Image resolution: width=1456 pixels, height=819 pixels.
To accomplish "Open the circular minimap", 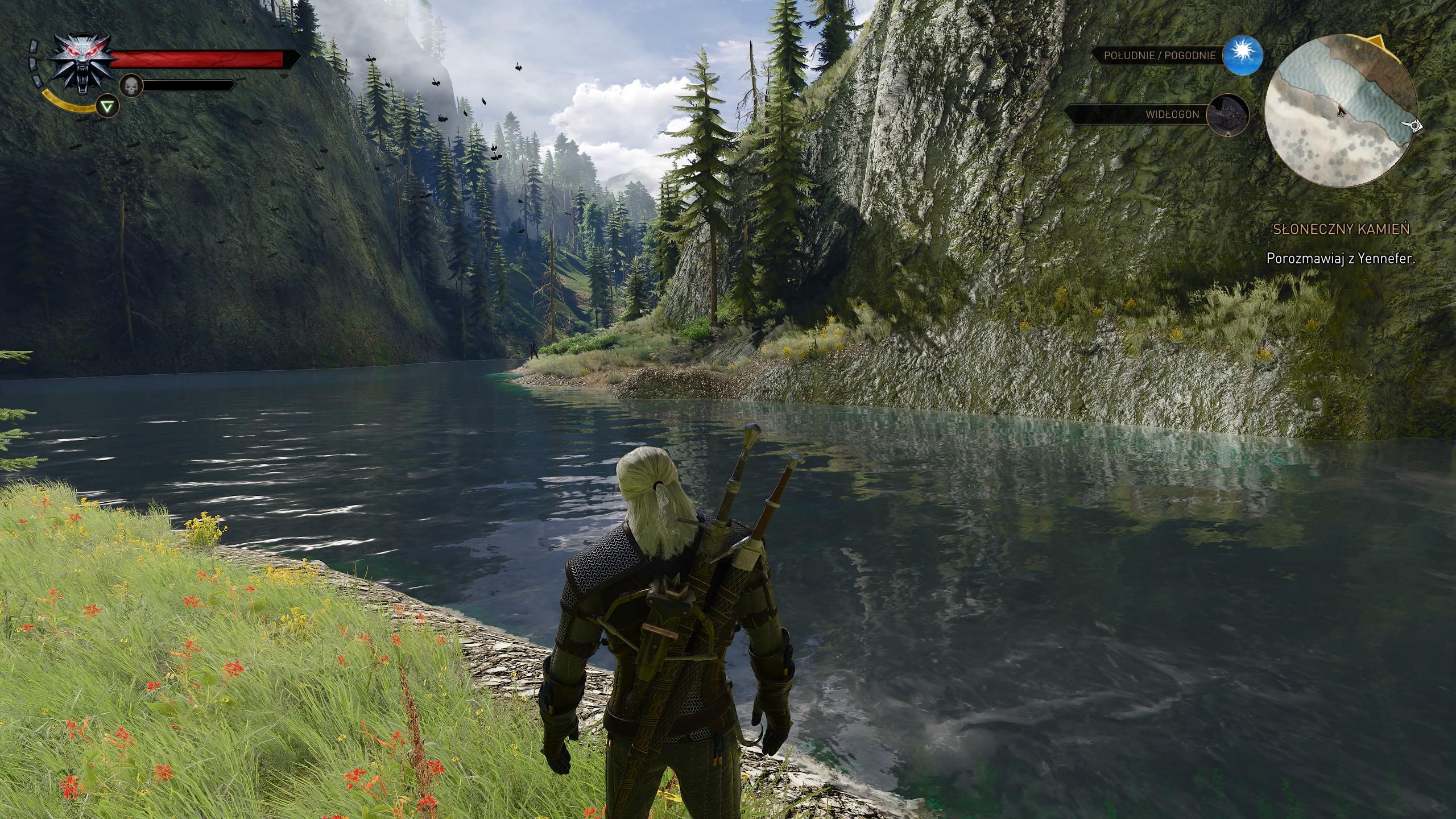I will (1340, 111).
